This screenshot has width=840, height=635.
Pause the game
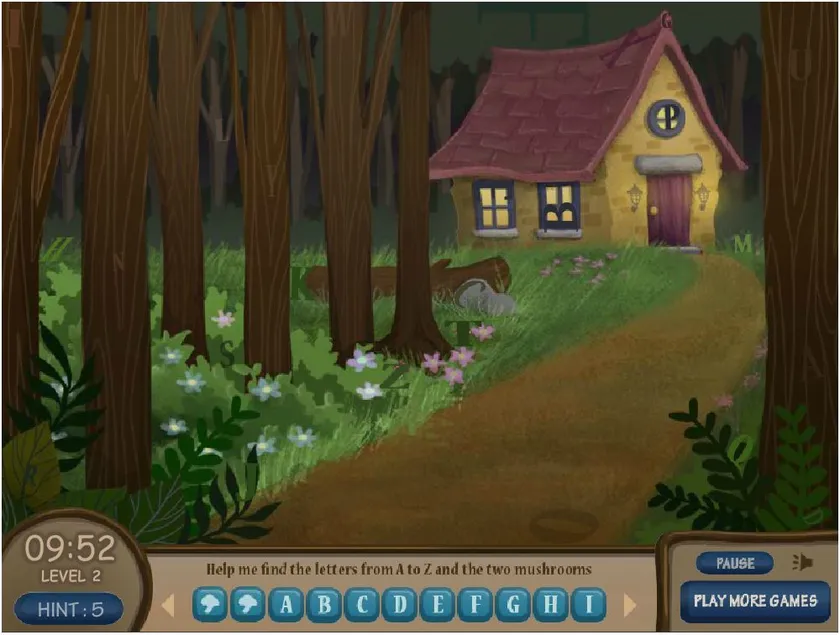click(735, 563)
